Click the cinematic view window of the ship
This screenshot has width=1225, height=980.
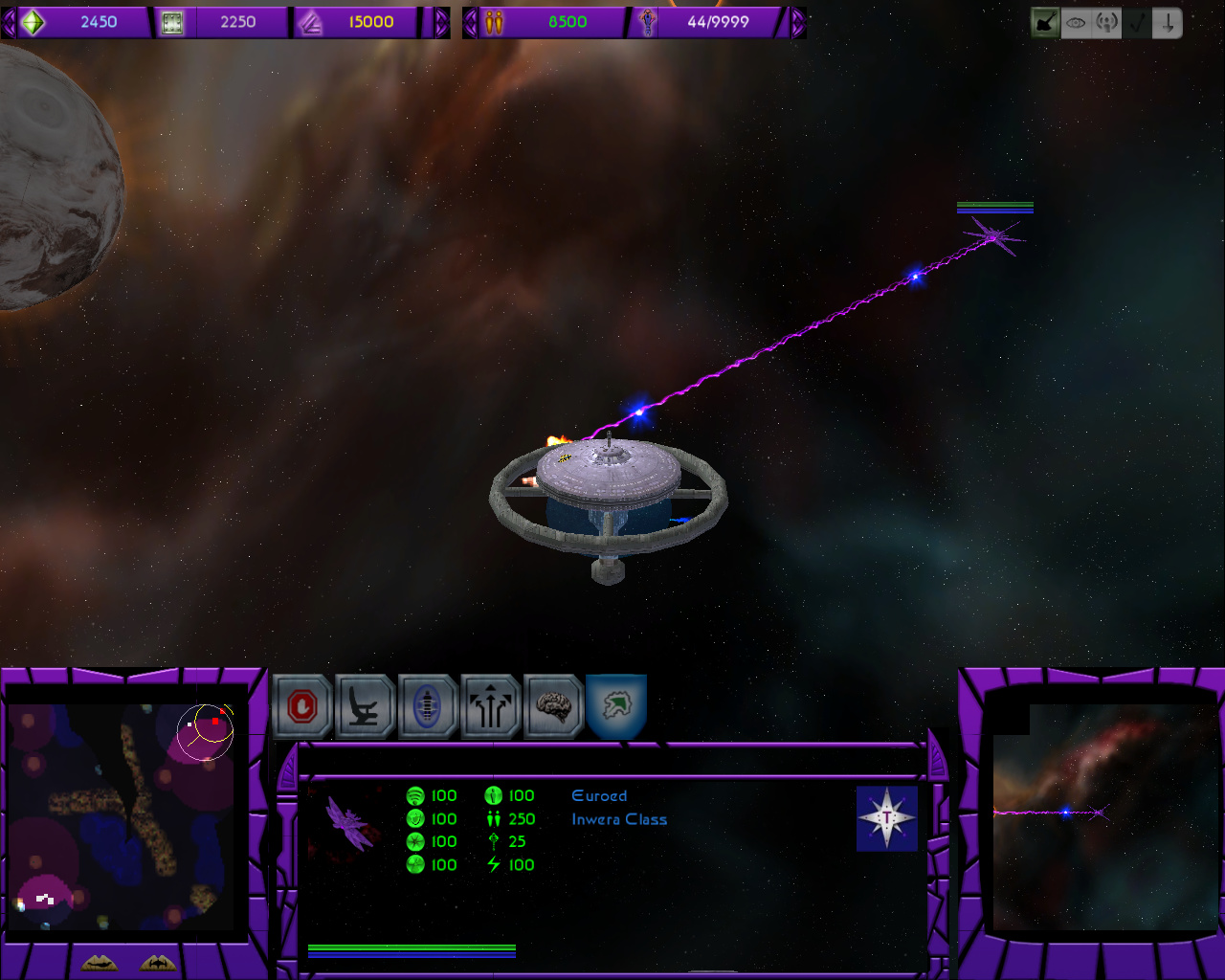(1103, 816)
